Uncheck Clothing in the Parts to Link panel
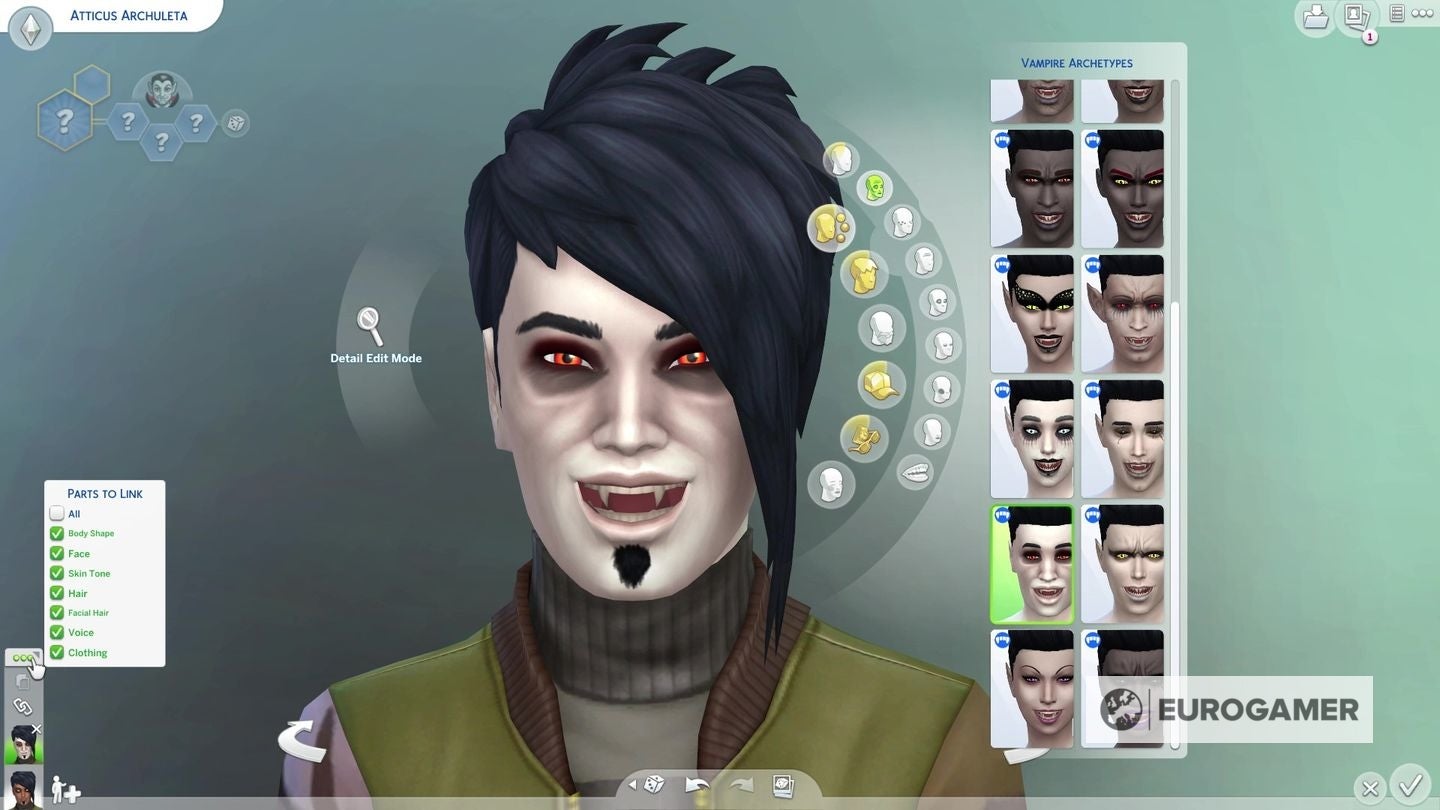This screenshot has width=1440, height=810. tap(57, 652)
